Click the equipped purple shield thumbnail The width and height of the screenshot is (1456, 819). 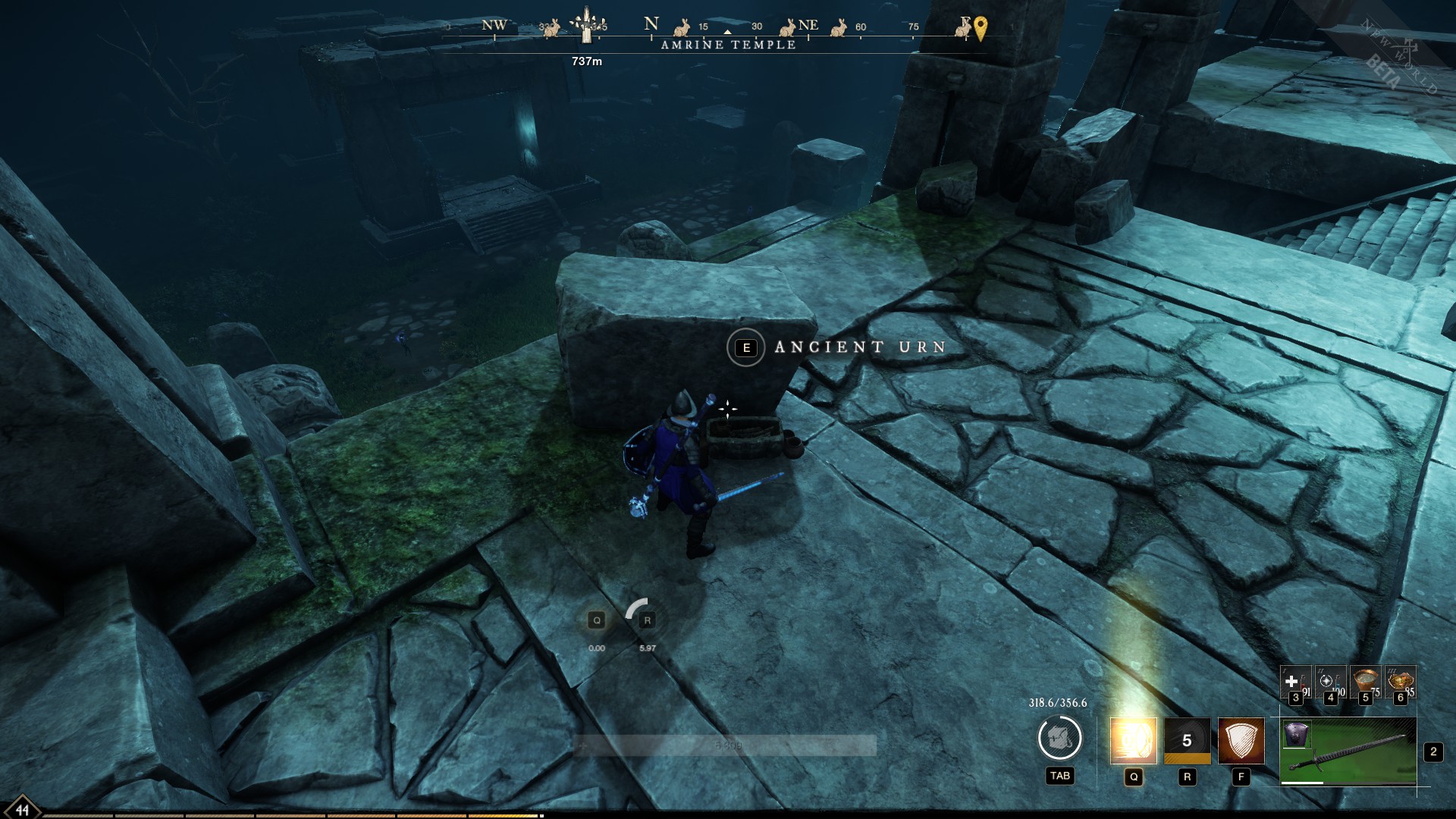[x=1298, y=735]
